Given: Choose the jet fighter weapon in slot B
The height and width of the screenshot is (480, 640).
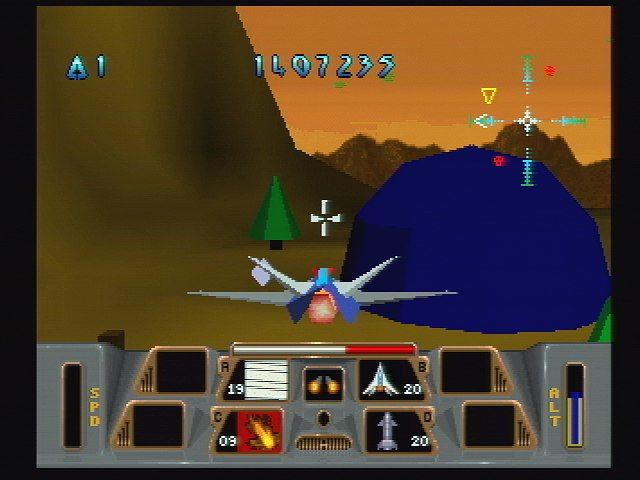Looking at the screenshot, I should tap(384, 379).
